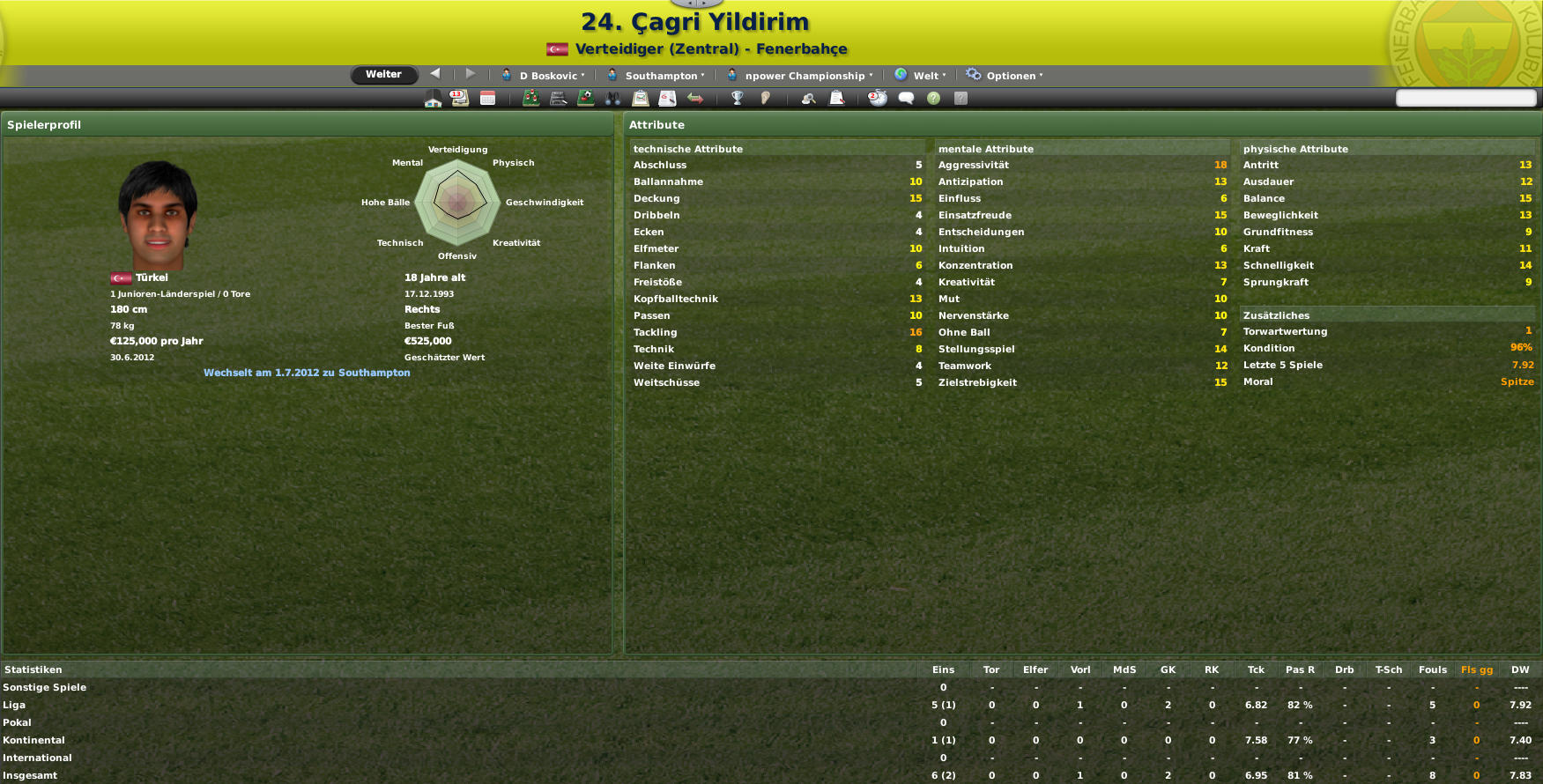Open the transfers arrows icon
The width and height of the screenshot is (1543, 784).
(695, 99)
